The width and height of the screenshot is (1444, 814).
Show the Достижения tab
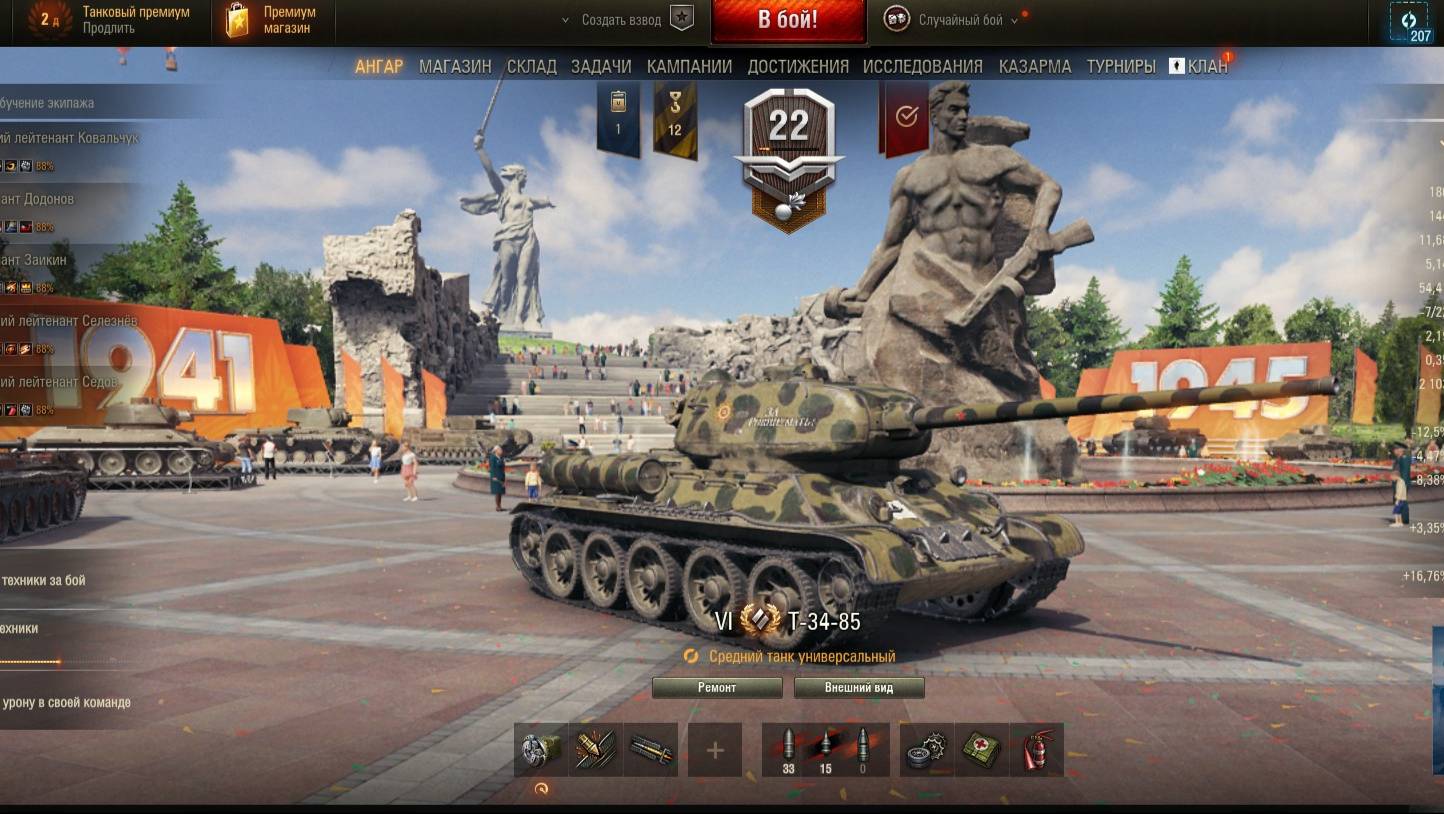[798, 66]
